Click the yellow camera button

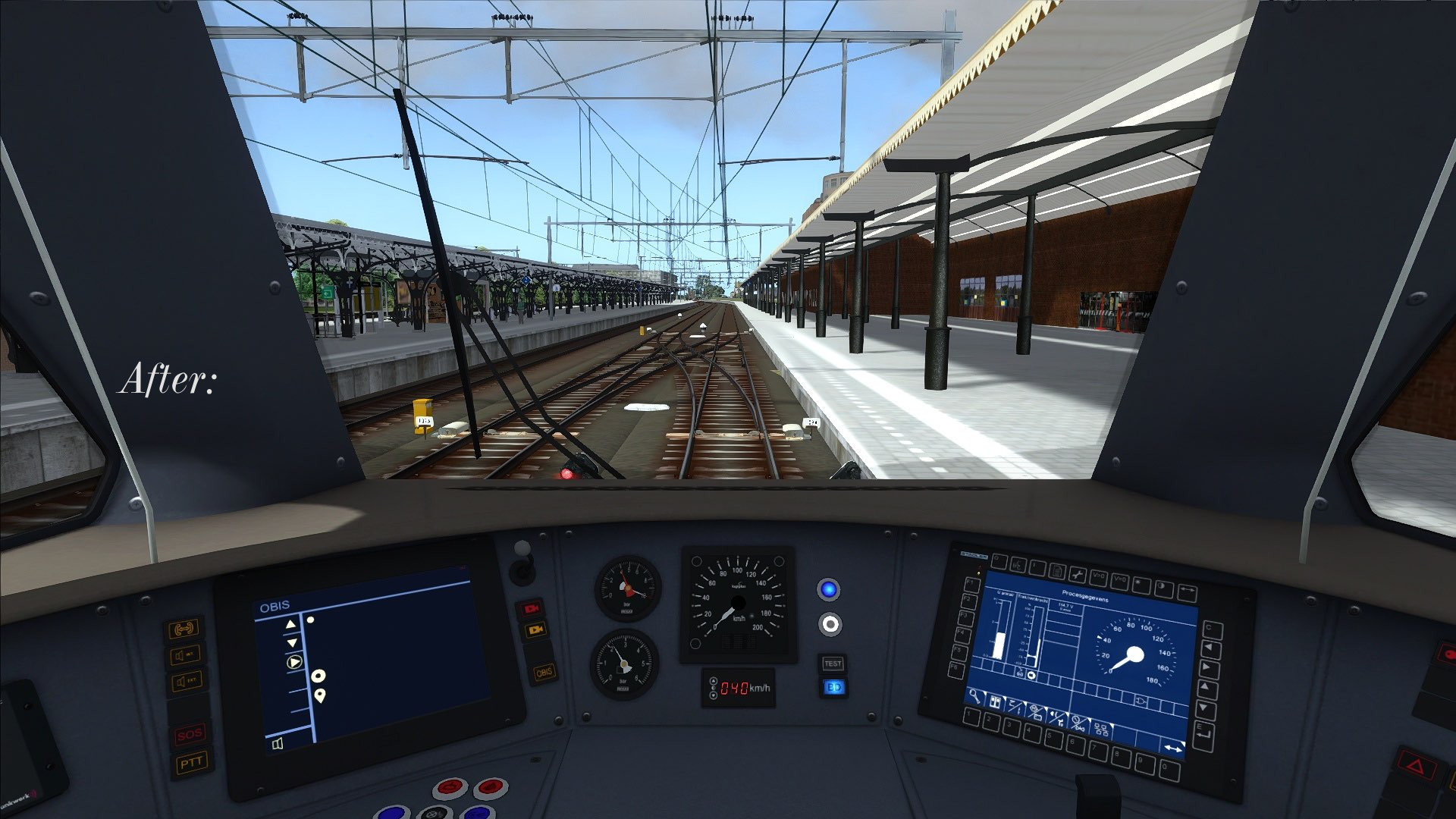click(536, 629)
